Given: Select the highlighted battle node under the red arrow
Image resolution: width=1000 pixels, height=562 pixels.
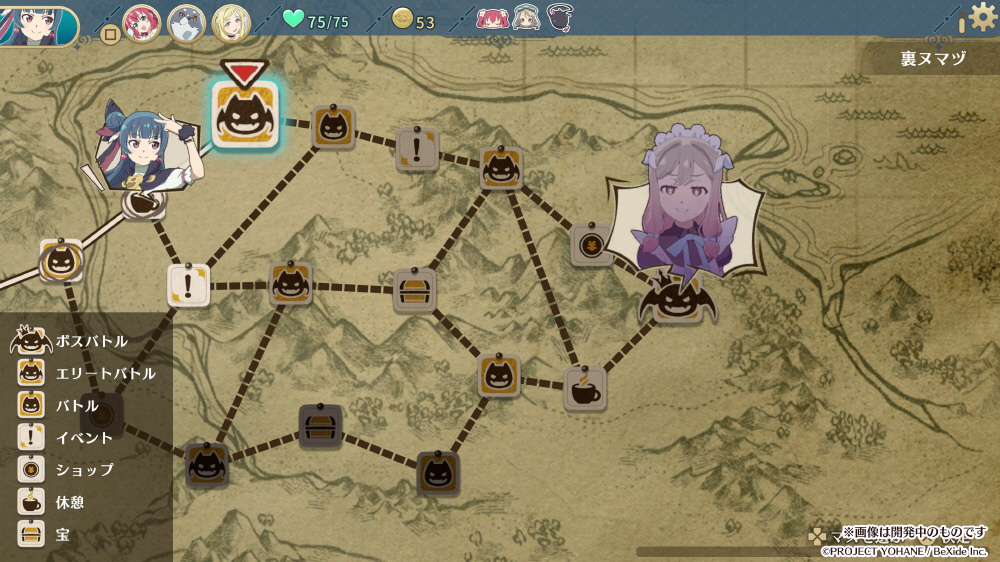Looking at the screenshot, I should click(x=244, y=115).
